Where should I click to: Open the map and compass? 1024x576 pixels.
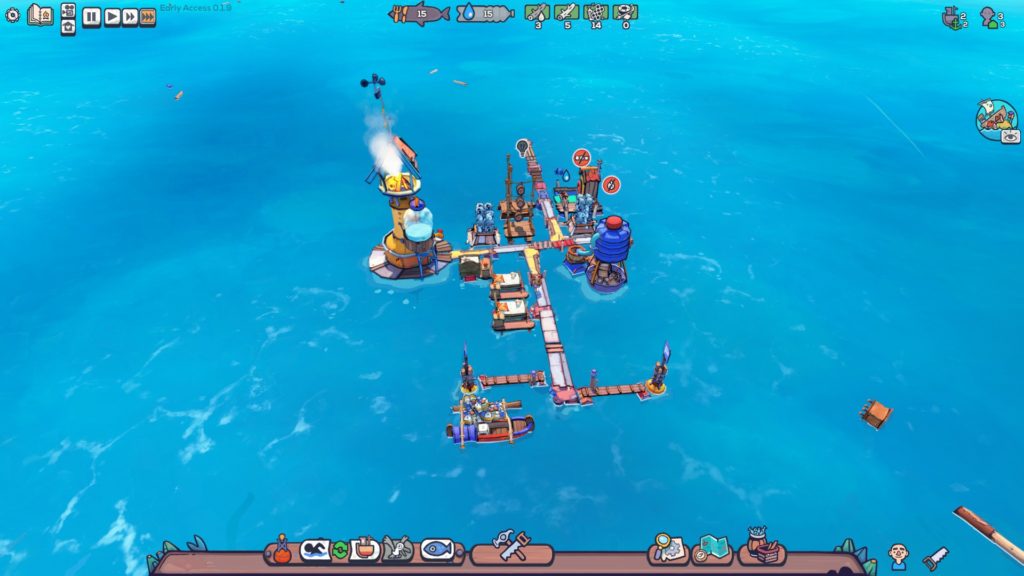712,548
